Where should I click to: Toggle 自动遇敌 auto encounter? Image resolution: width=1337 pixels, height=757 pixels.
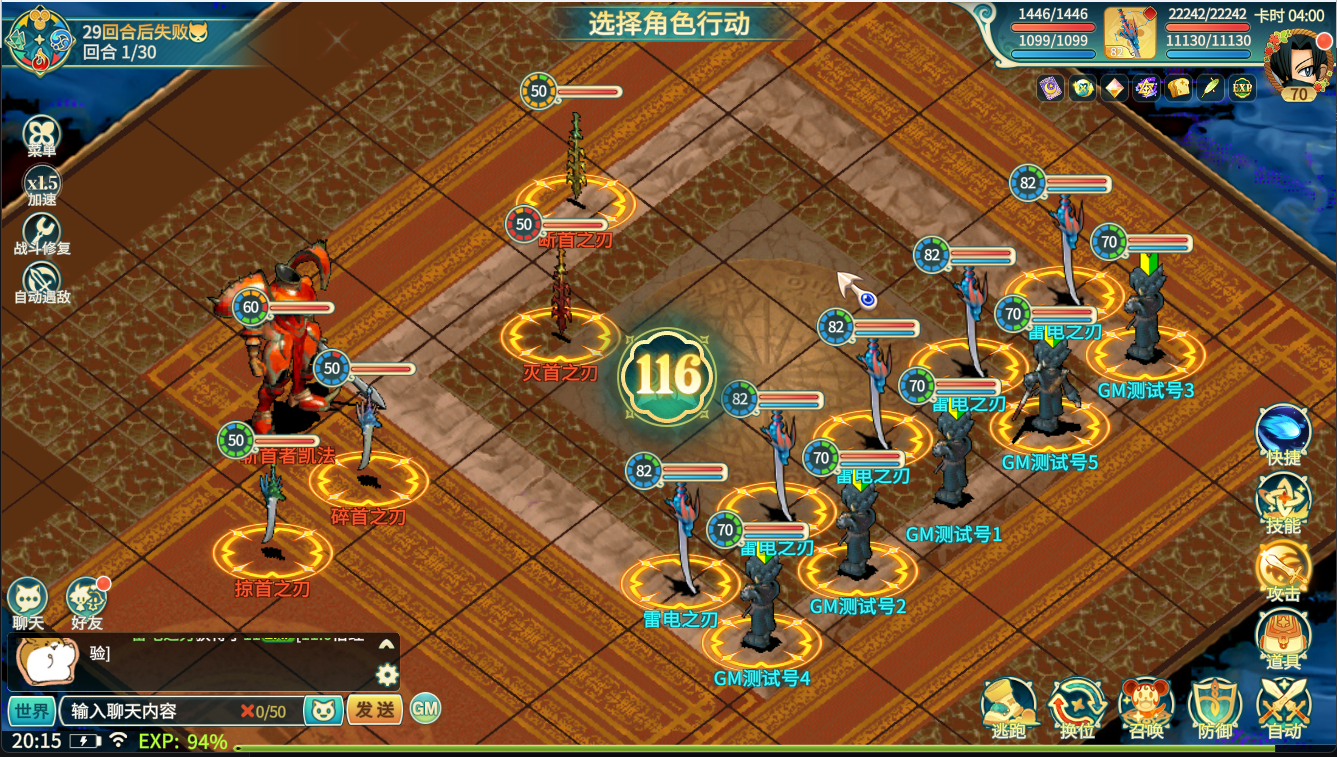[x=42, y=282]
